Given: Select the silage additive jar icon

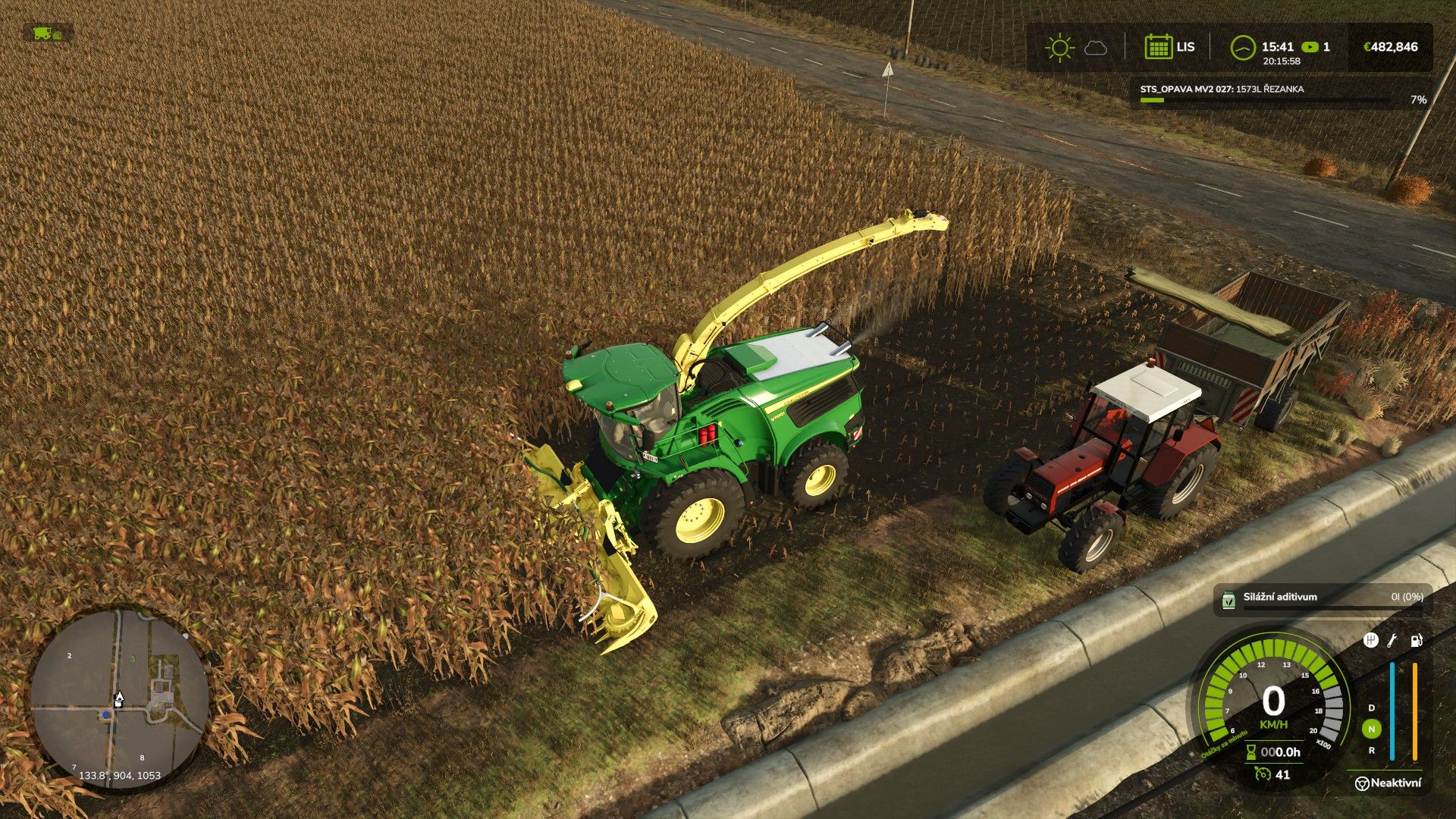Looking at the screenshot, I should point(1228,600).
